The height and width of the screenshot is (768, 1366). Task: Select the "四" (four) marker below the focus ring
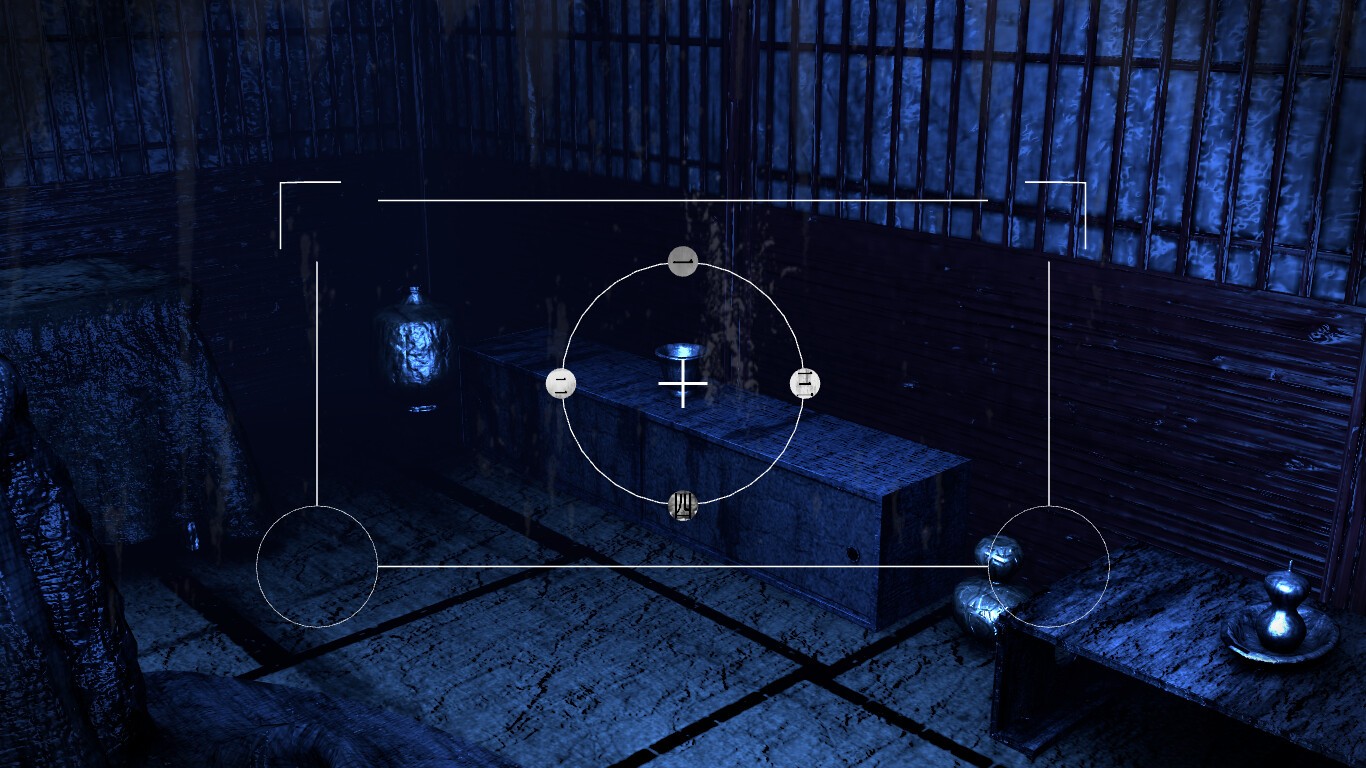pos(683,506)
